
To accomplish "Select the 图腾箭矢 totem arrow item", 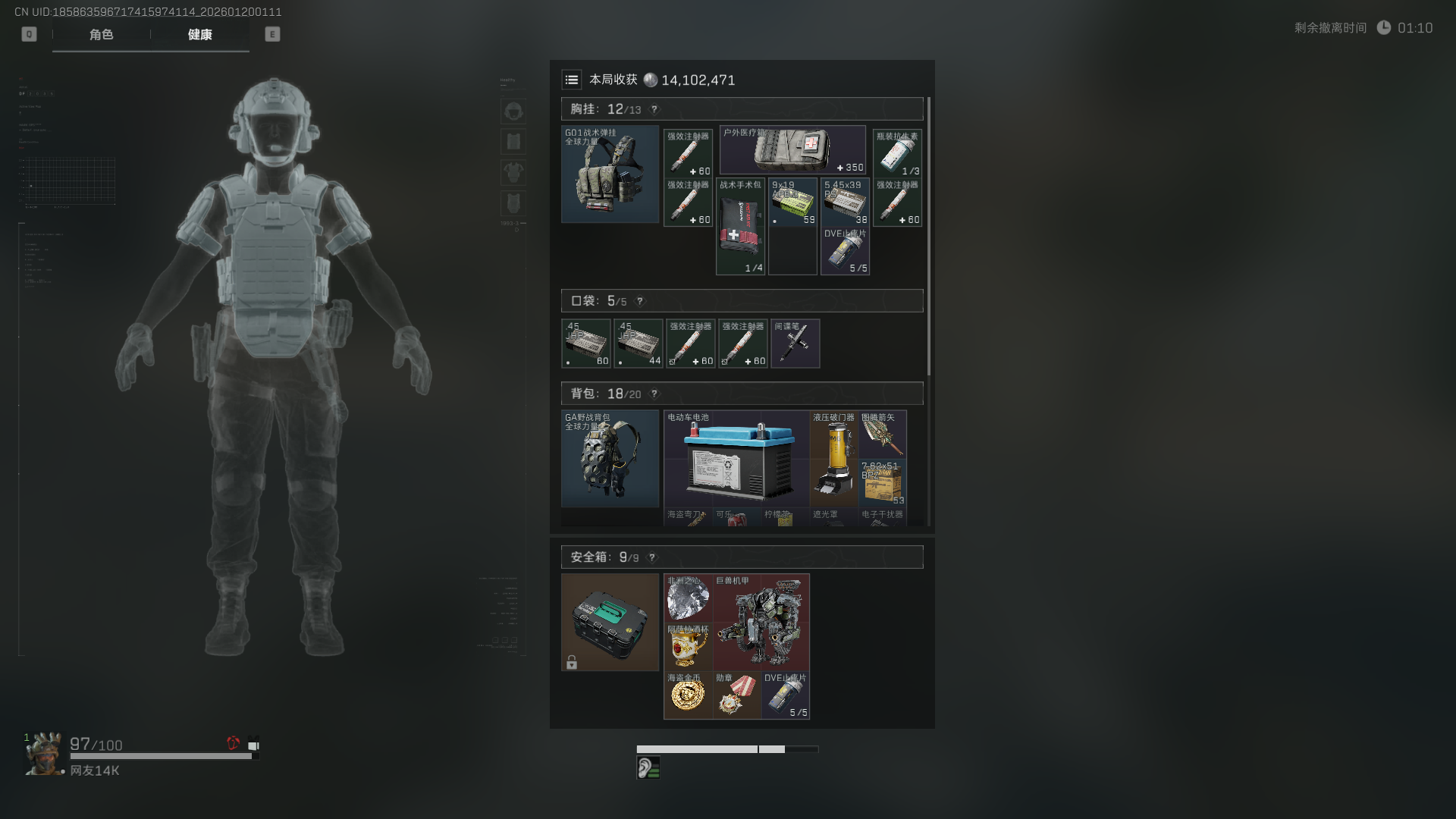I will (x=883, y=435).
